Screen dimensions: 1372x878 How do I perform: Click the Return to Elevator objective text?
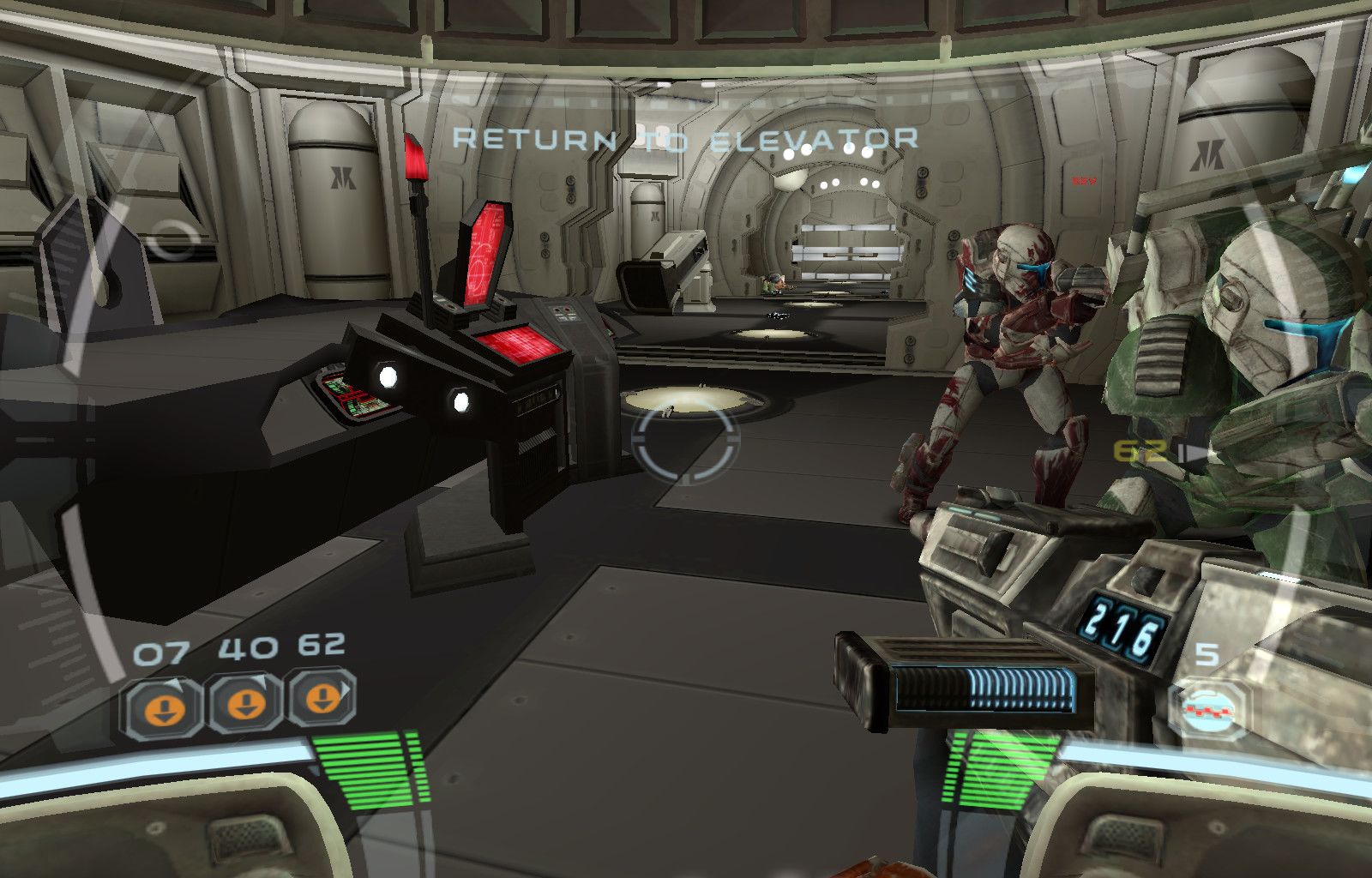(684, 140)
